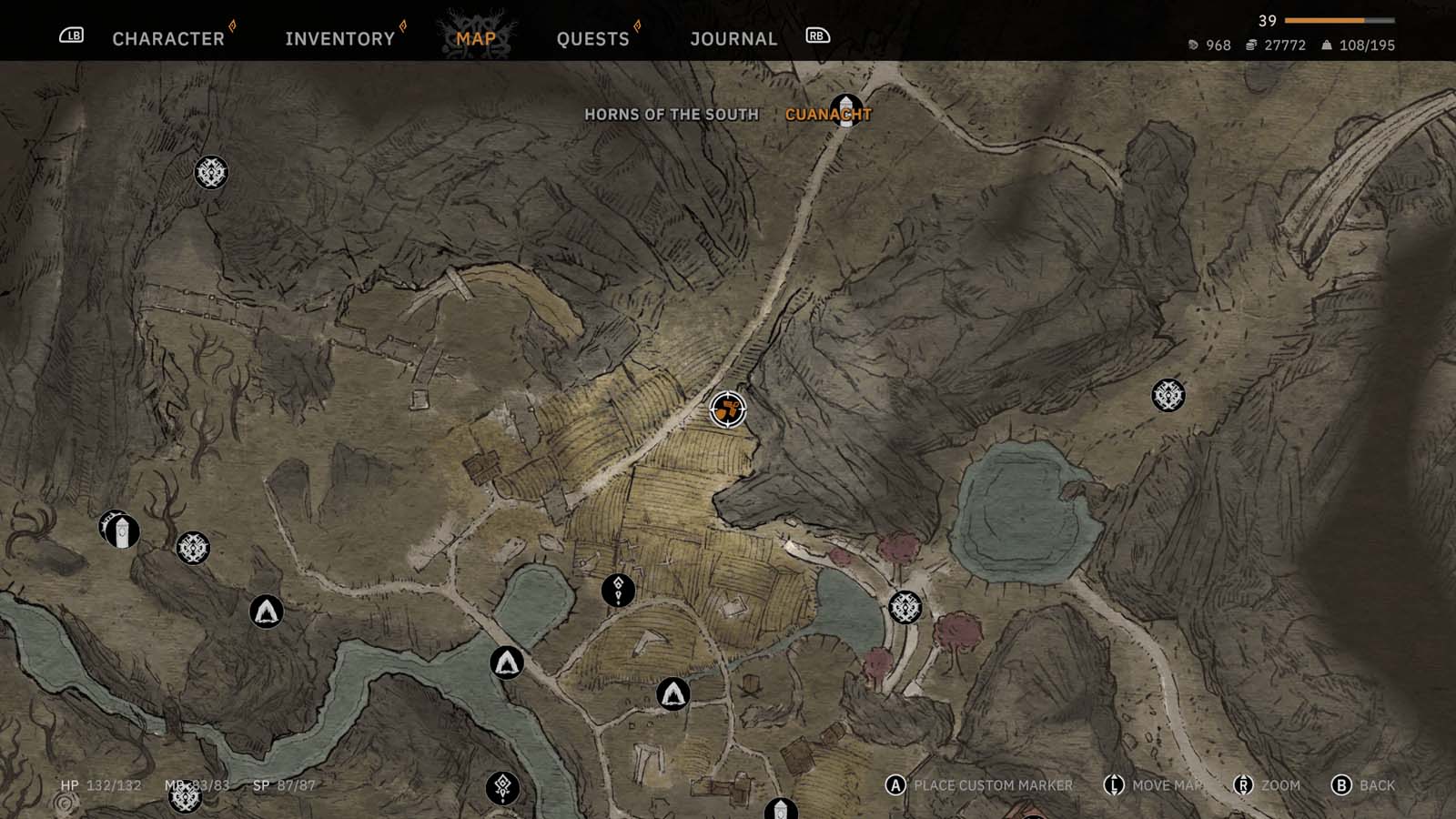Viewport: 1456px width, 819px height.
Task: Go to the Quests tab
Action: coord(592,38)
